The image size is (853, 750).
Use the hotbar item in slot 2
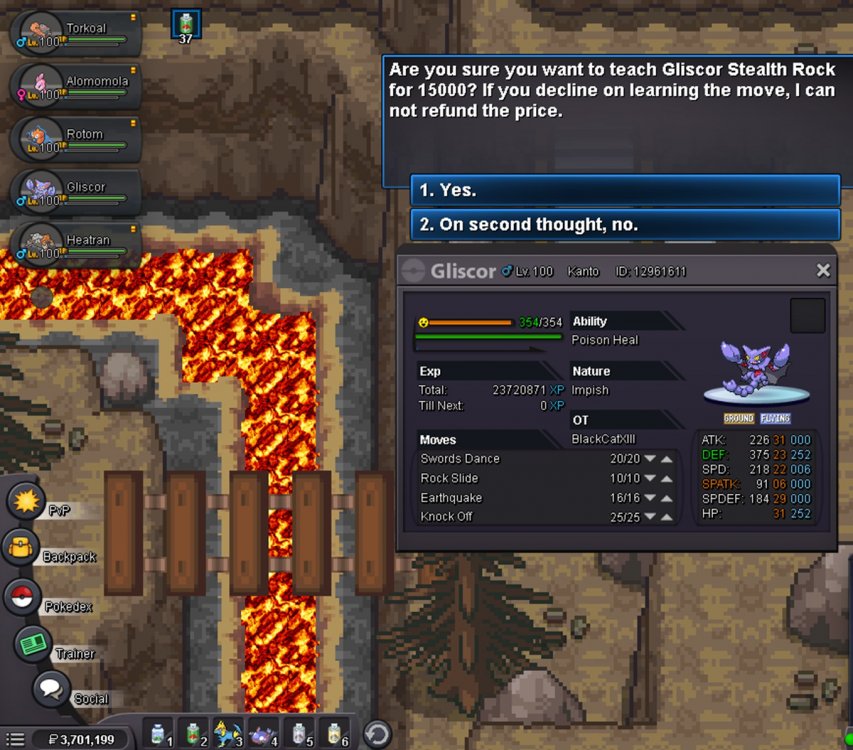click(193, 734)
